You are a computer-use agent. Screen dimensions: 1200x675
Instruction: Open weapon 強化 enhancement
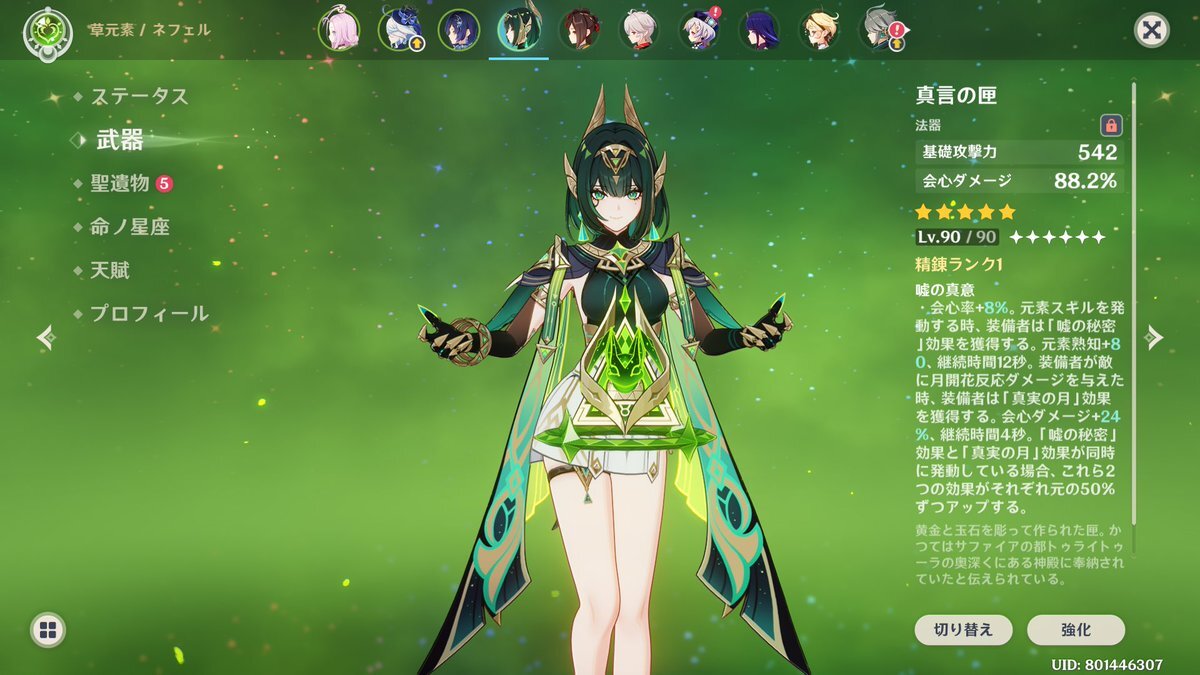pos(1075,630)
